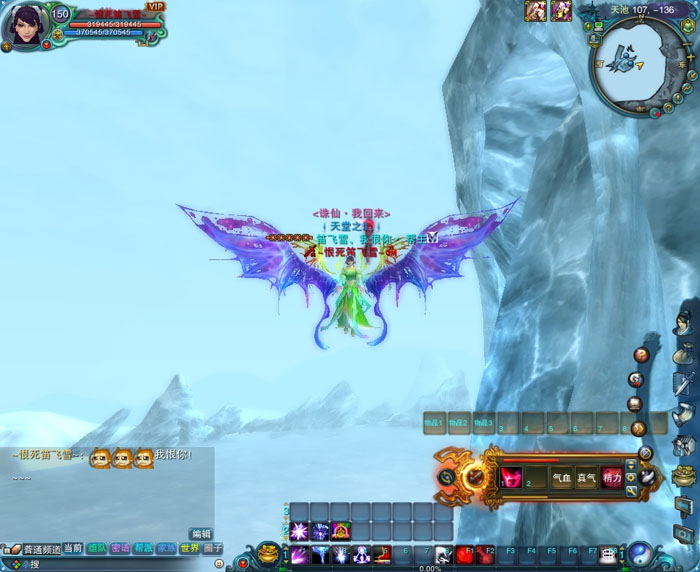Select the 精力 stamina option

click(611, 478)
